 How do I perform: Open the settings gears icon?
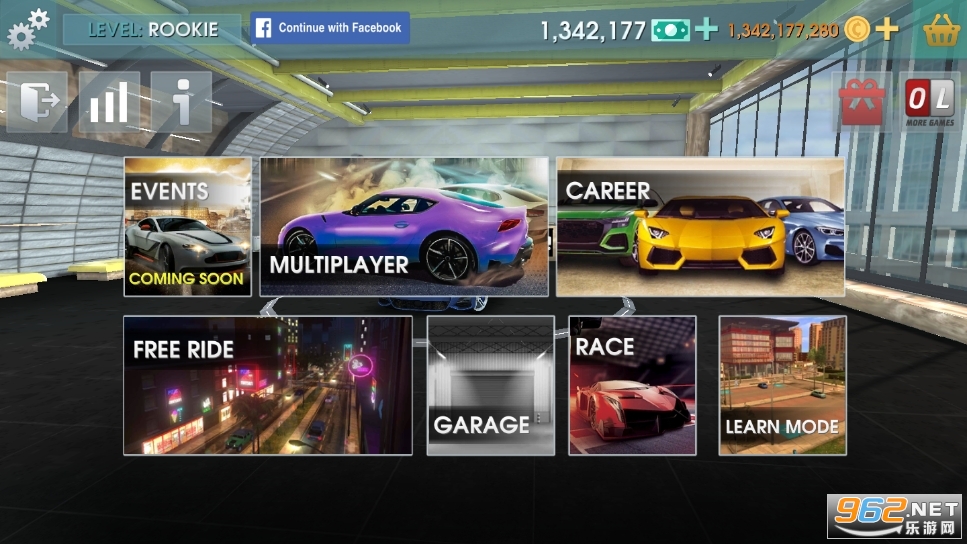coord(27,28)
